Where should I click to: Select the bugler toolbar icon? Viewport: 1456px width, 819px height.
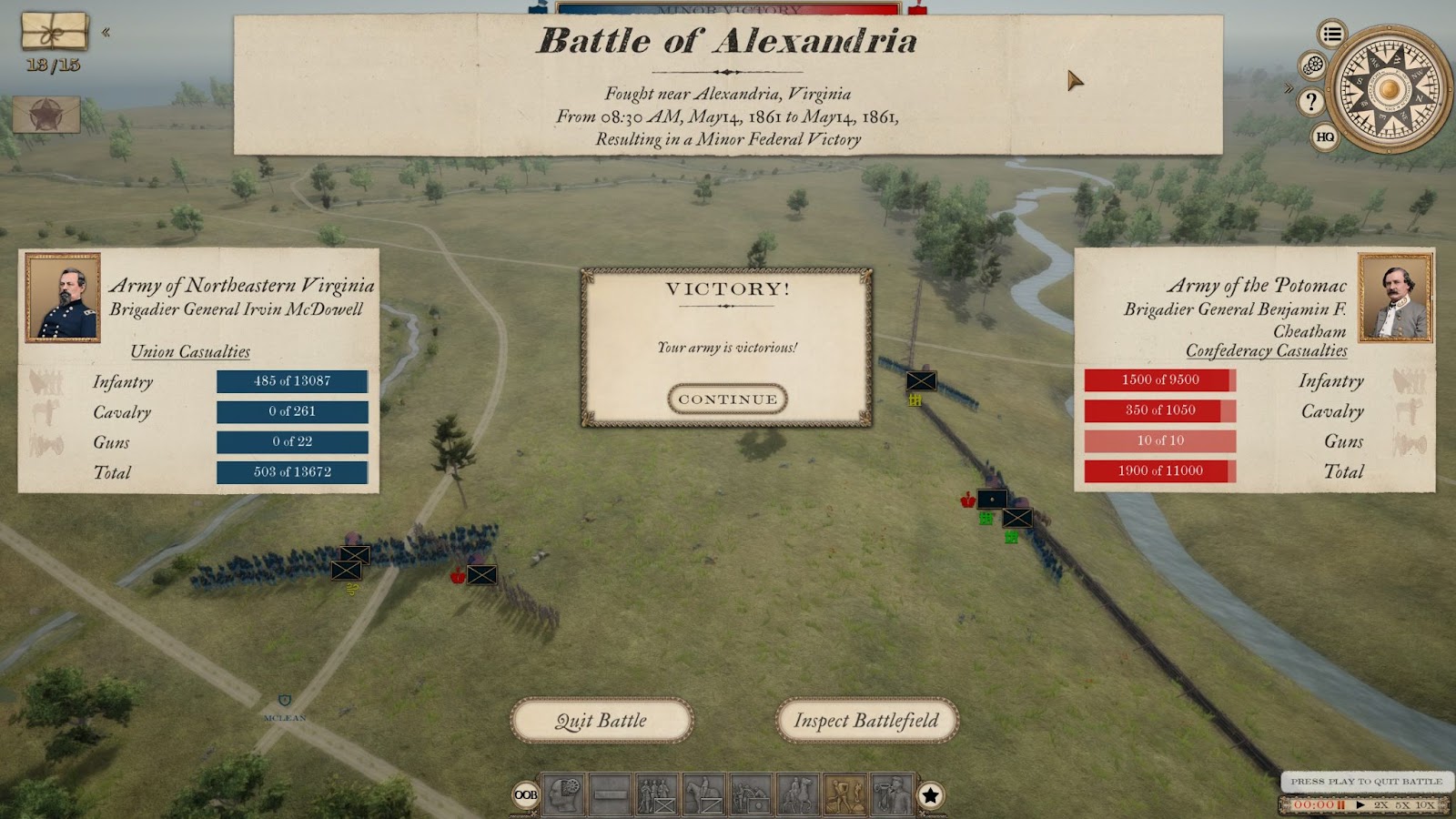891,795
